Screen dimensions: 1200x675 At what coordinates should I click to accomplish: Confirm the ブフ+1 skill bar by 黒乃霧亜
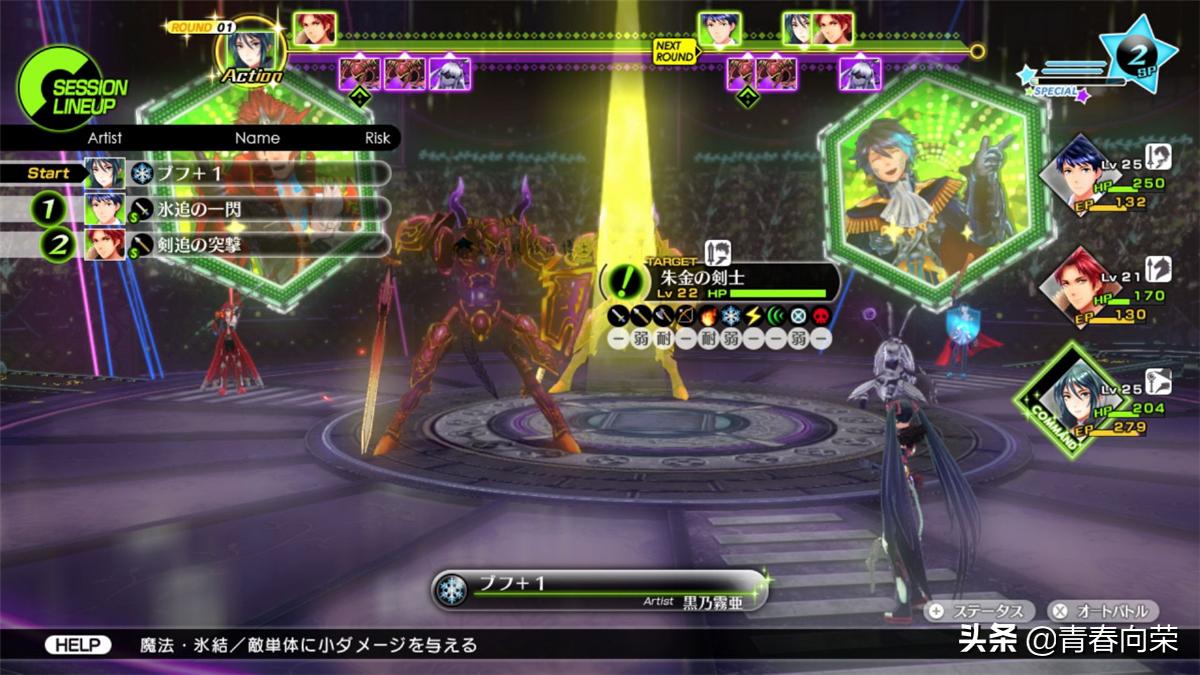tap(600, 590)
